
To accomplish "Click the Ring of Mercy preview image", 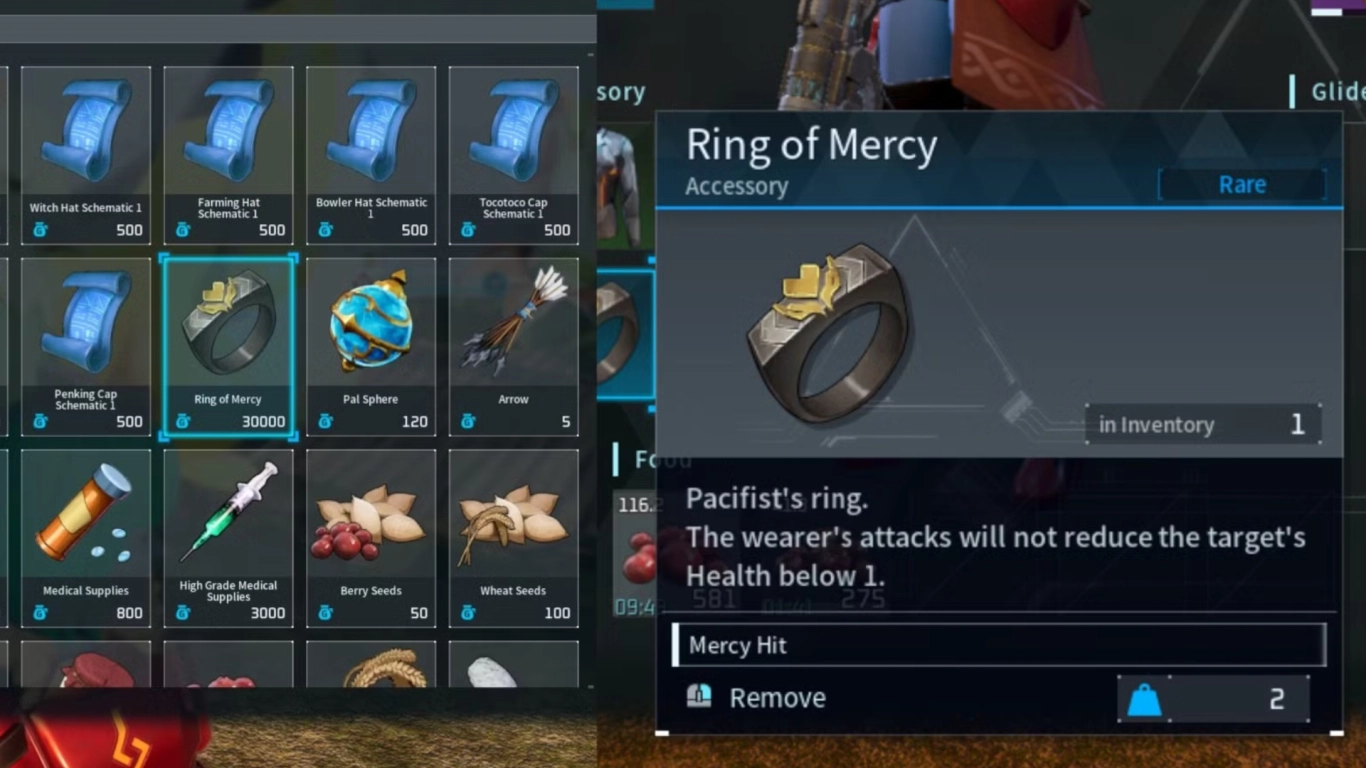I will (x=832, y=330).
